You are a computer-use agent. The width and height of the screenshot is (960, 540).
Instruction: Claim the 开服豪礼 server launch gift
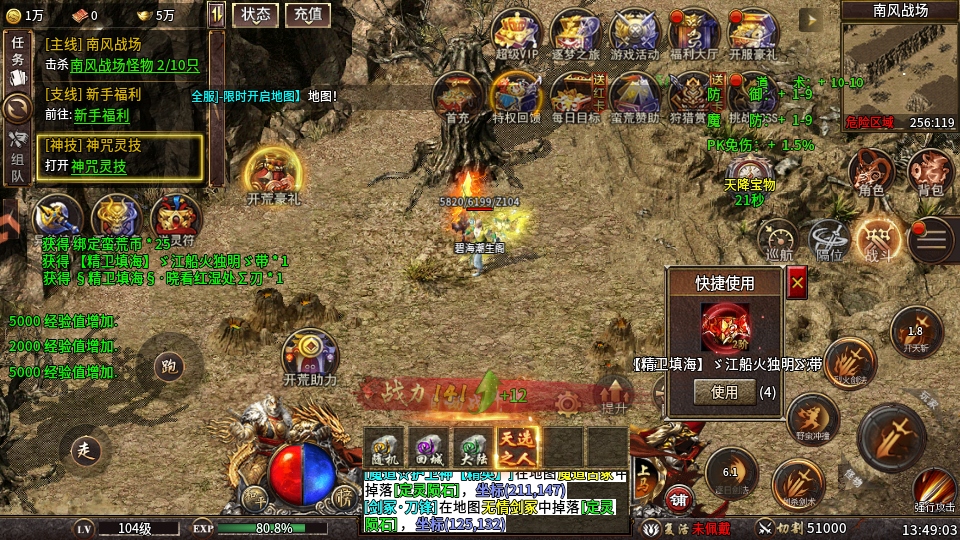click(752, 32)
